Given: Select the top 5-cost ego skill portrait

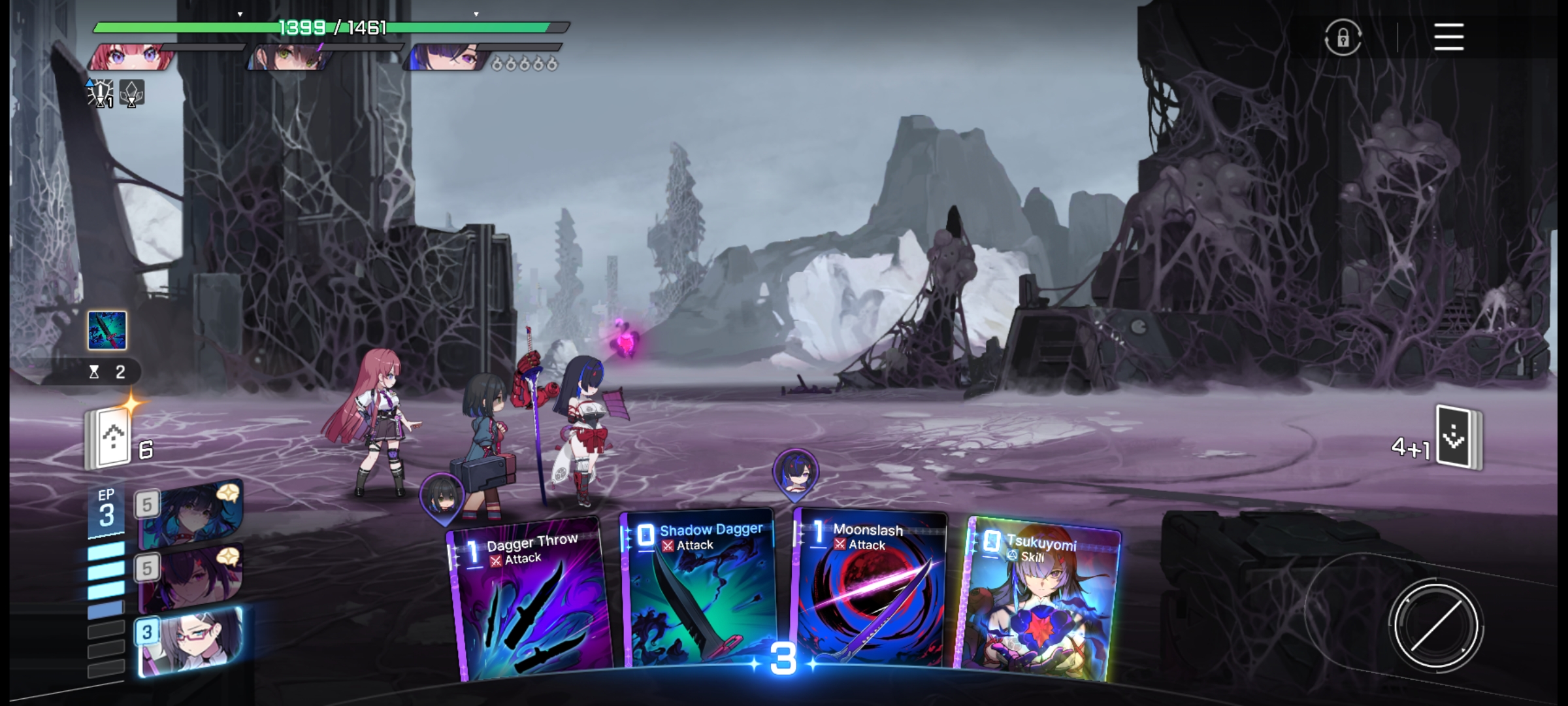Looking at the screenshot, I should [189, 514].
